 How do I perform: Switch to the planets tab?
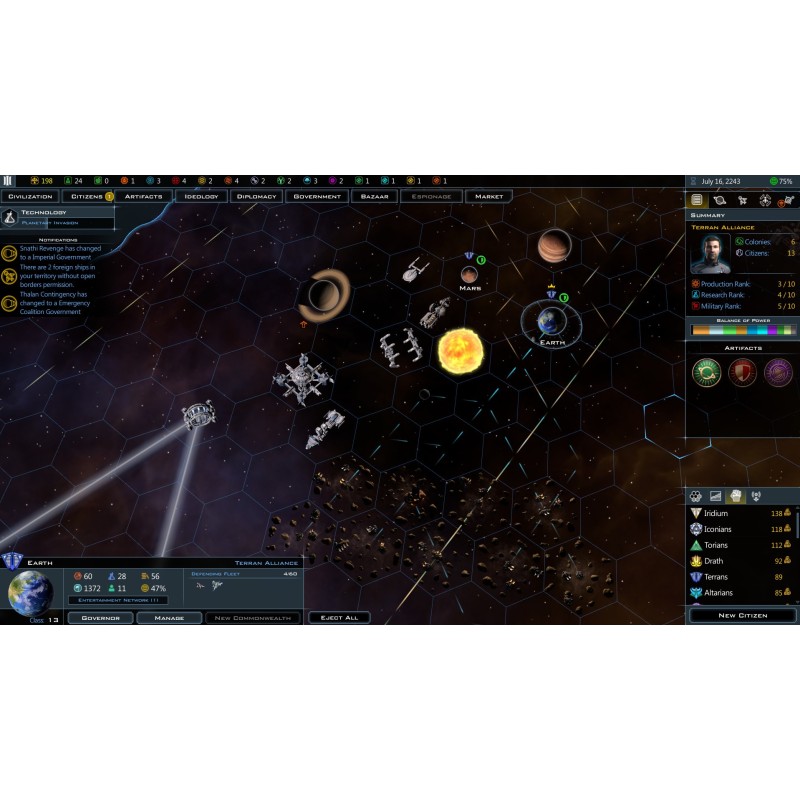coord(719,201)
